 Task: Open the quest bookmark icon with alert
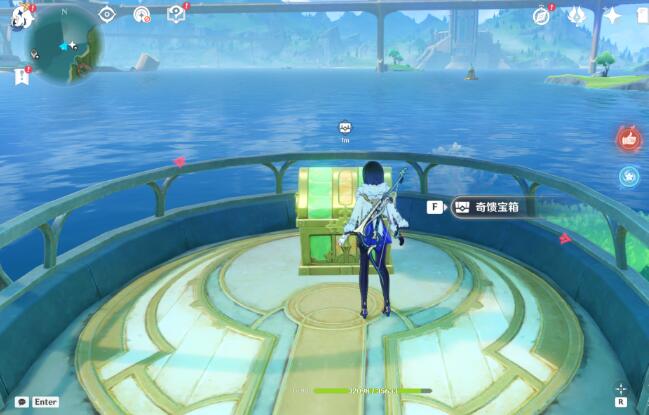[x=22, y=77]
